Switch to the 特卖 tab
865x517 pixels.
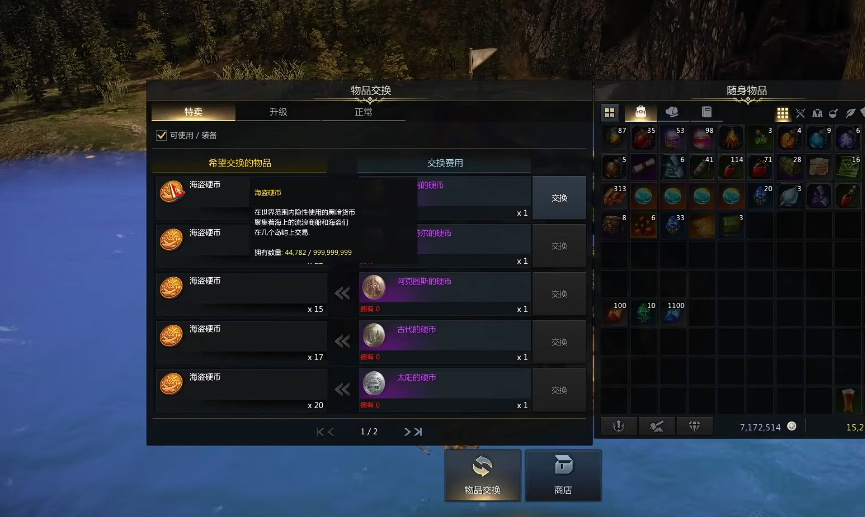(193, 113)
